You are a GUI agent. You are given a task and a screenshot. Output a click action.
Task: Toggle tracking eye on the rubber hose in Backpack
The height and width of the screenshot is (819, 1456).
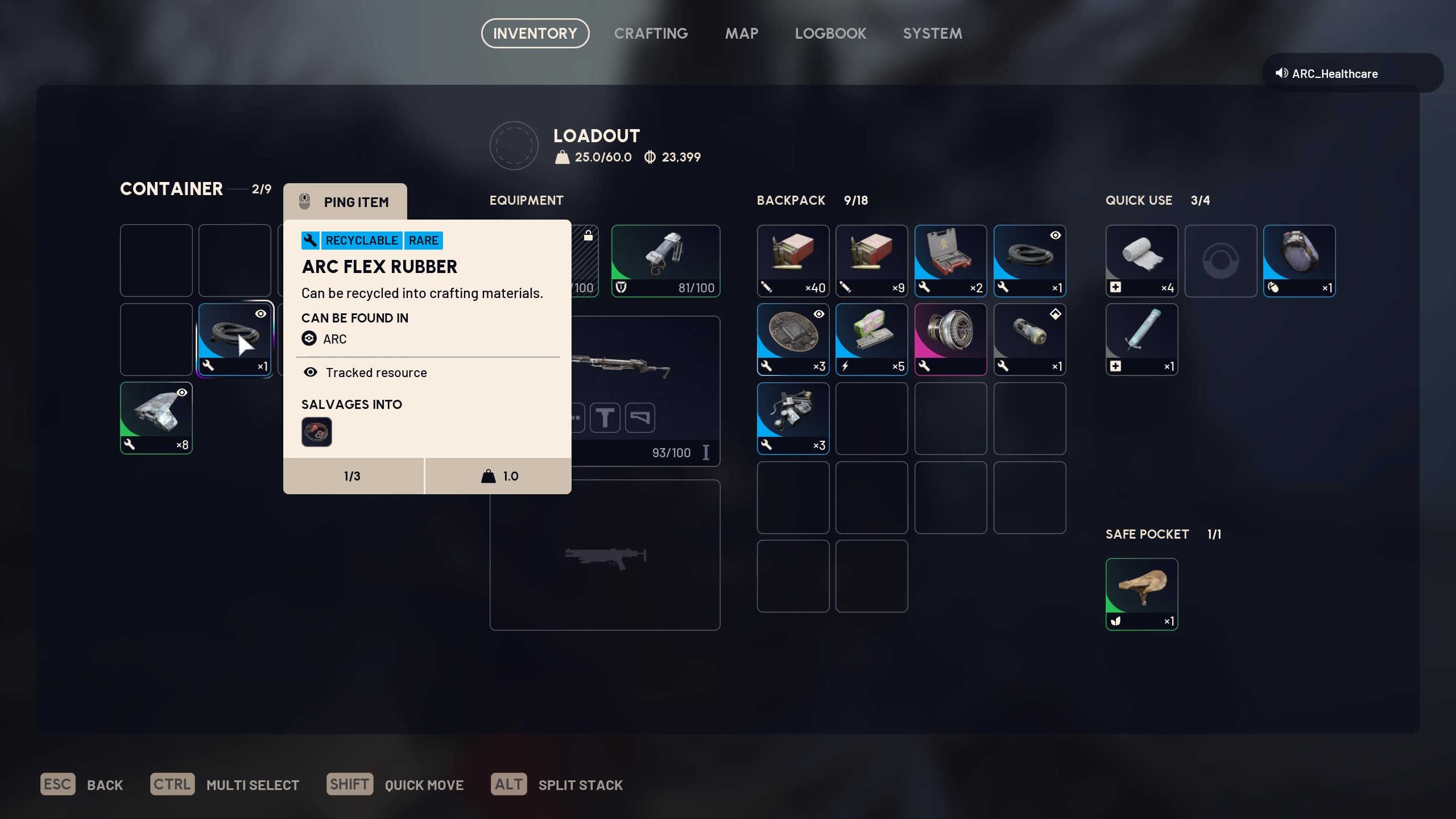point(1056,235)
